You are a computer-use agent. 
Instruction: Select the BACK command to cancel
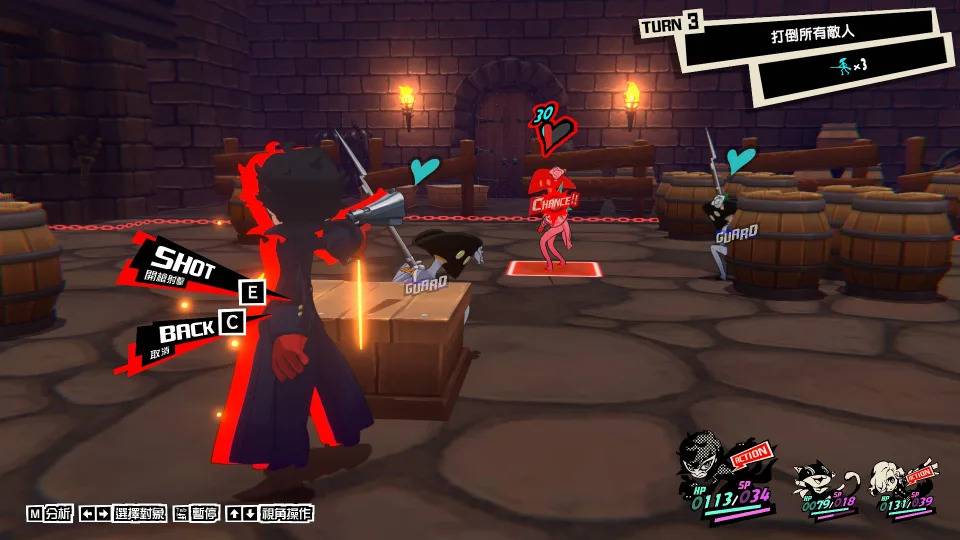click(186, 329)
